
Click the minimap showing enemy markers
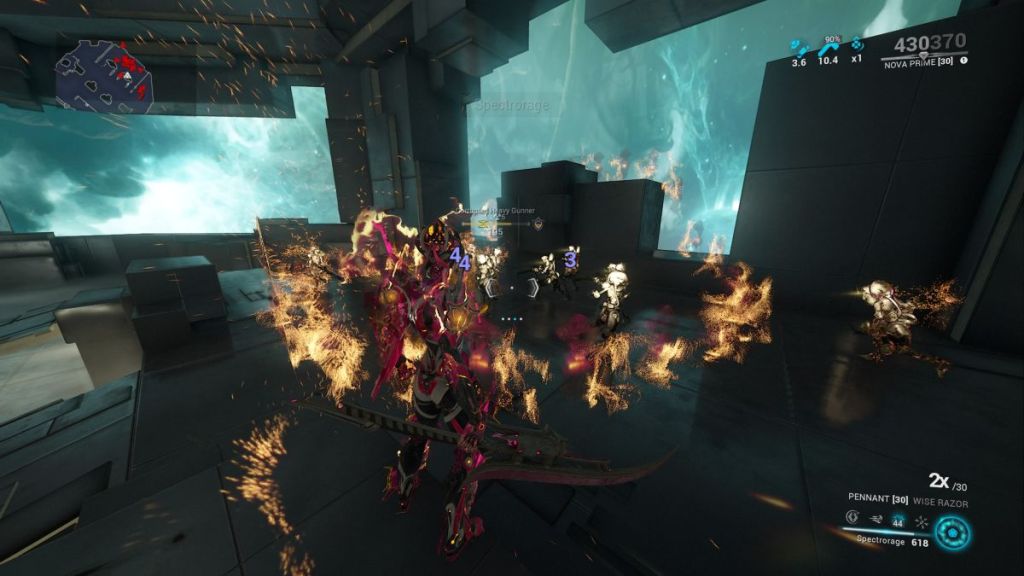point(104,76)
